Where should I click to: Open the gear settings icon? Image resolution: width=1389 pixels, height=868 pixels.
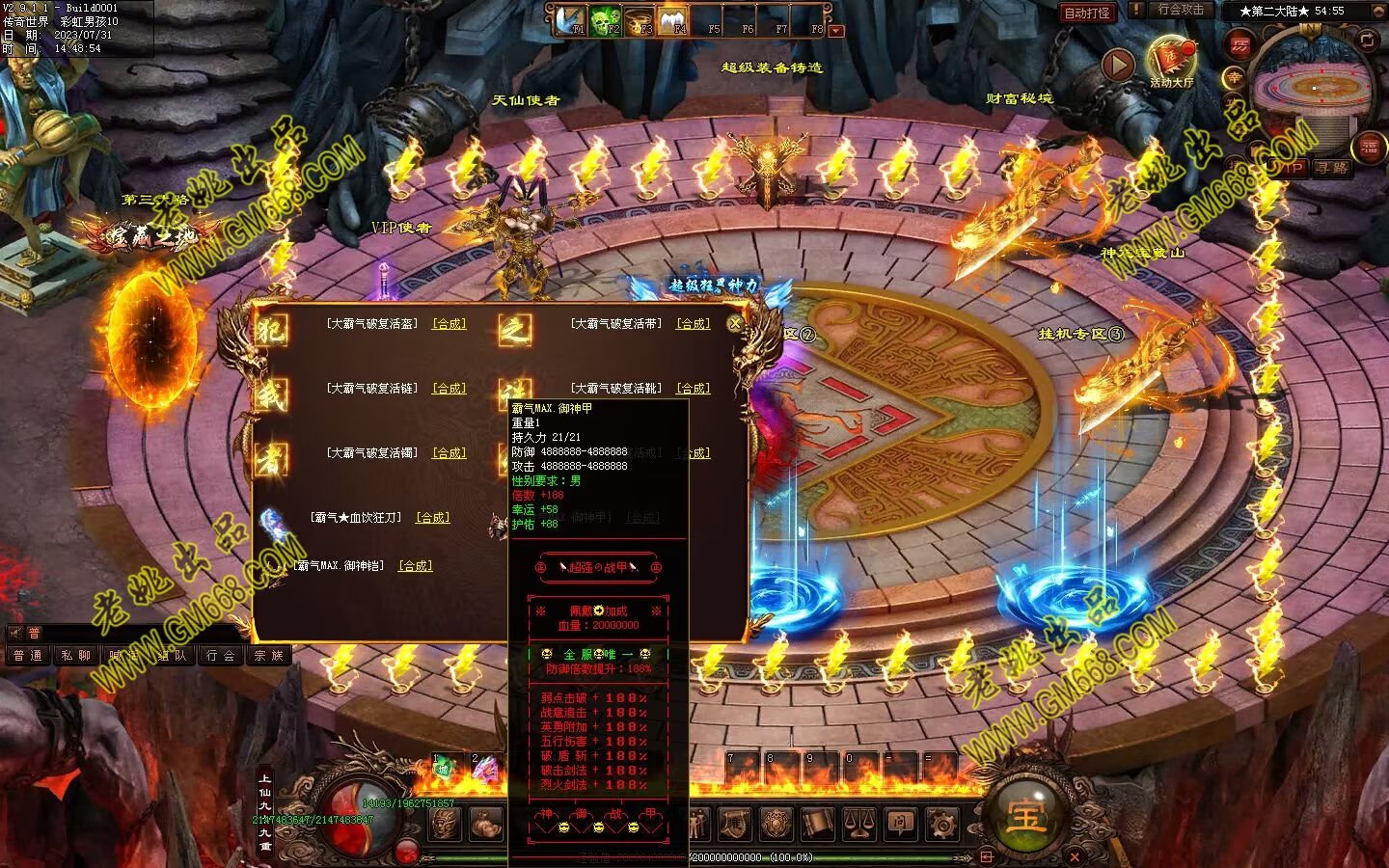[942, 824]
